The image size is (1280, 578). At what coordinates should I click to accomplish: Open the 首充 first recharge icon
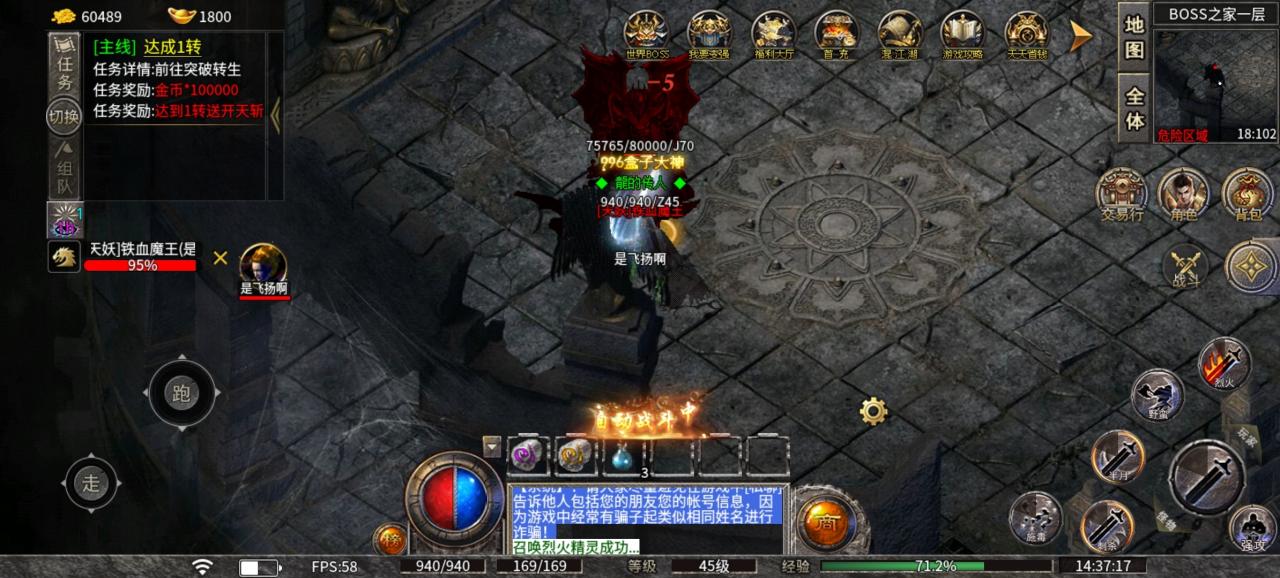click(836, 35)
